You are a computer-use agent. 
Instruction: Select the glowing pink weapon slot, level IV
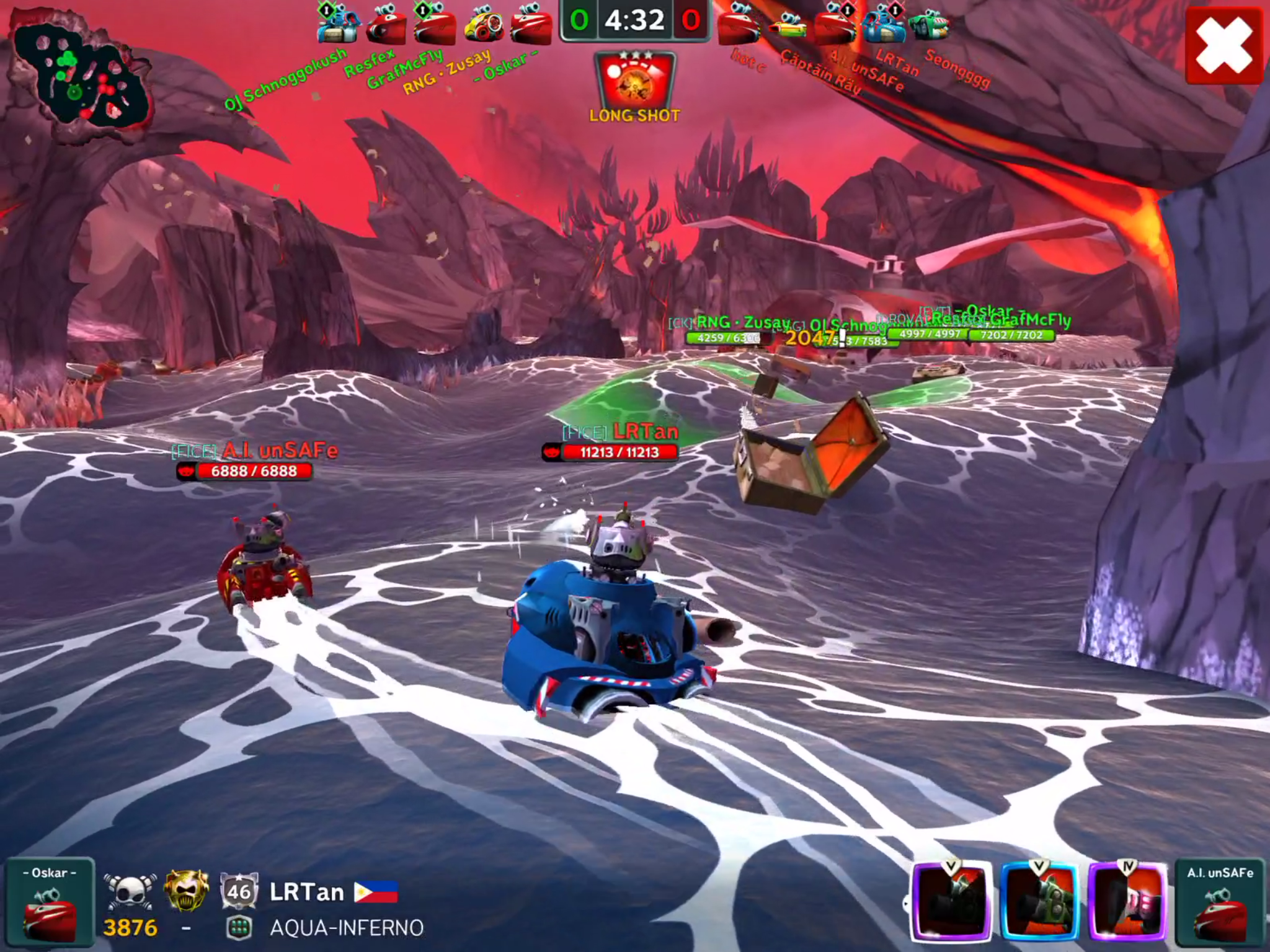[x=1127, y=902]
